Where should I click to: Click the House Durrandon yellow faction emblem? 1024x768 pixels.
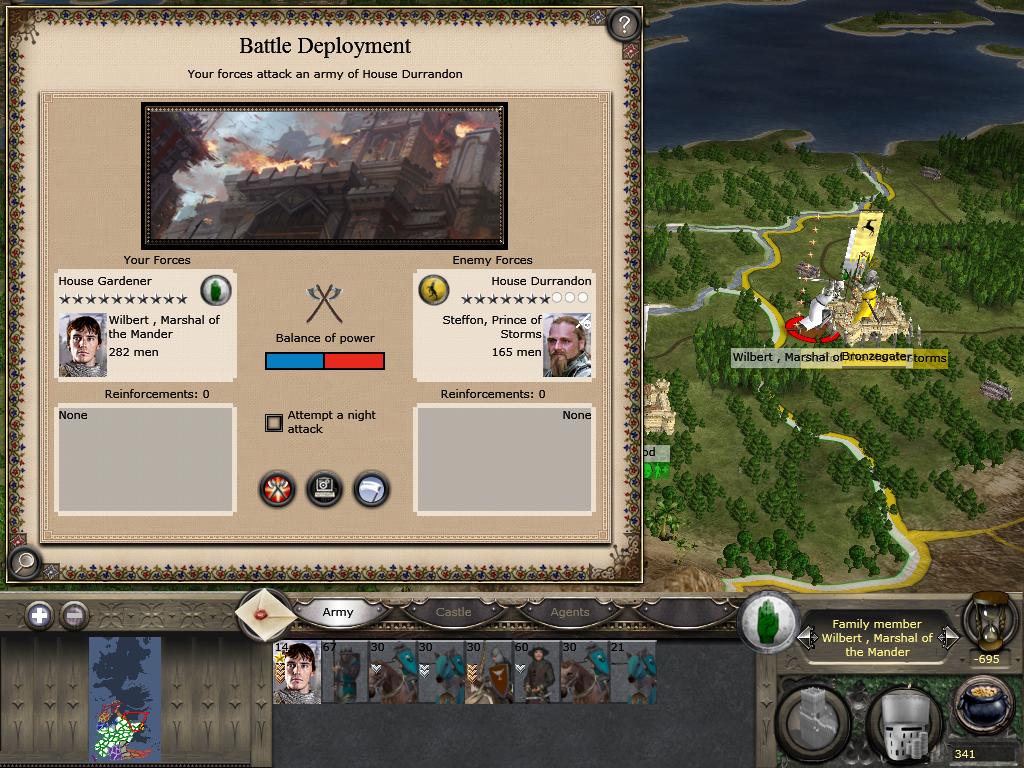click(433, 290)
